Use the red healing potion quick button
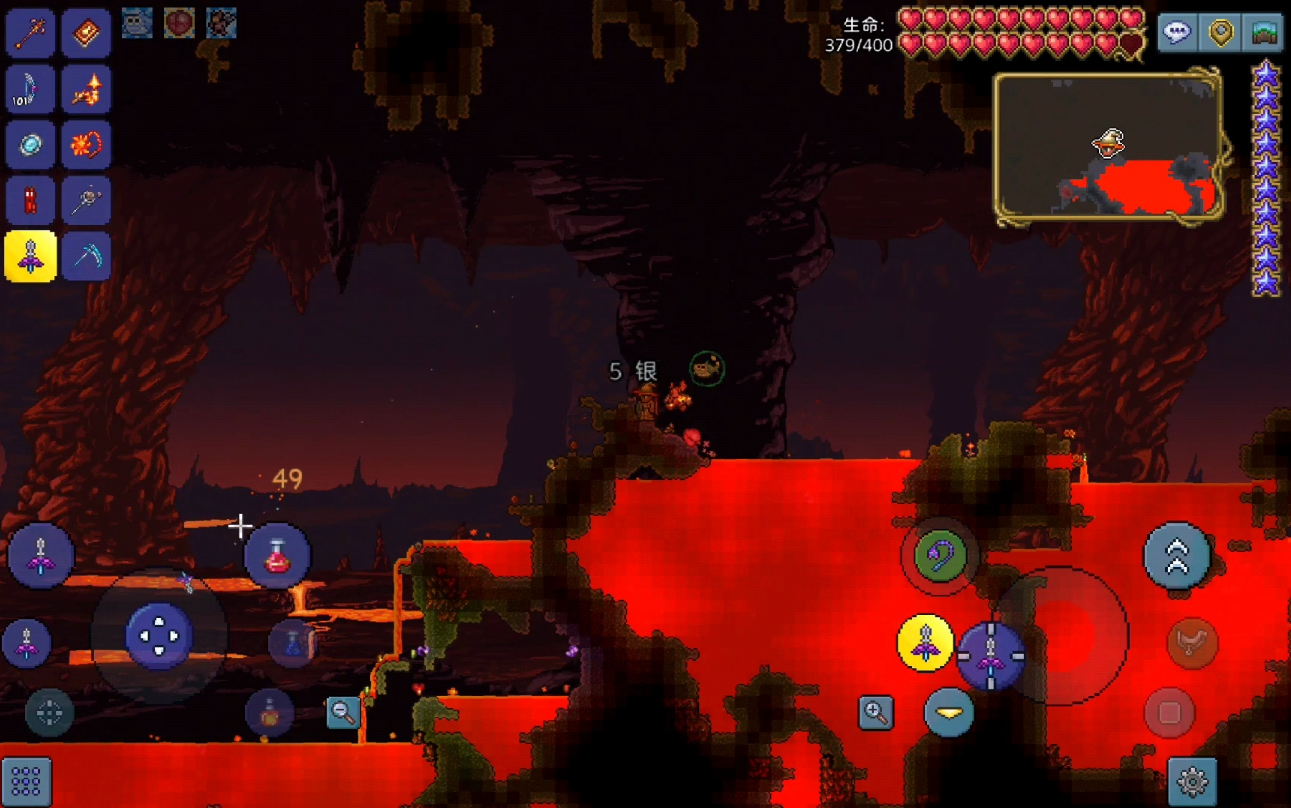This screenshot has height=808, width=1291. coord(277,556)
